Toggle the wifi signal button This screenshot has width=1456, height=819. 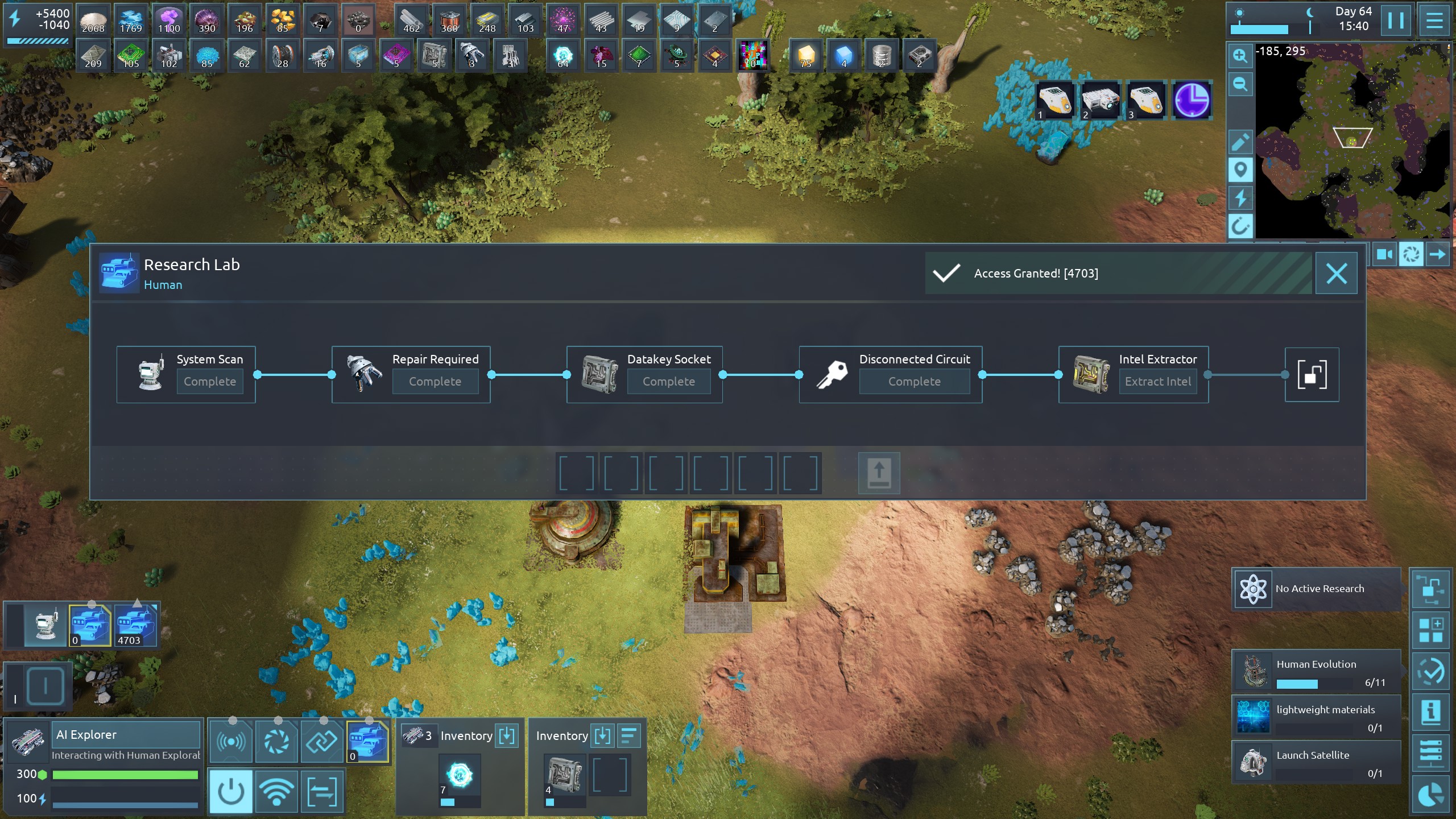pos(276,791)
